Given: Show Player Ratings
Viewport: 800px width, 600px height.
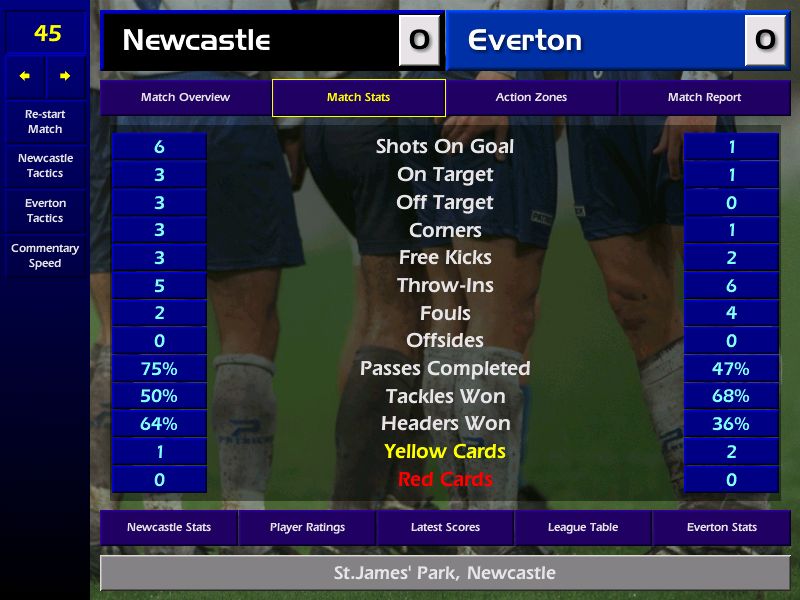Looking at the screenshot, I should pos(307,528).
